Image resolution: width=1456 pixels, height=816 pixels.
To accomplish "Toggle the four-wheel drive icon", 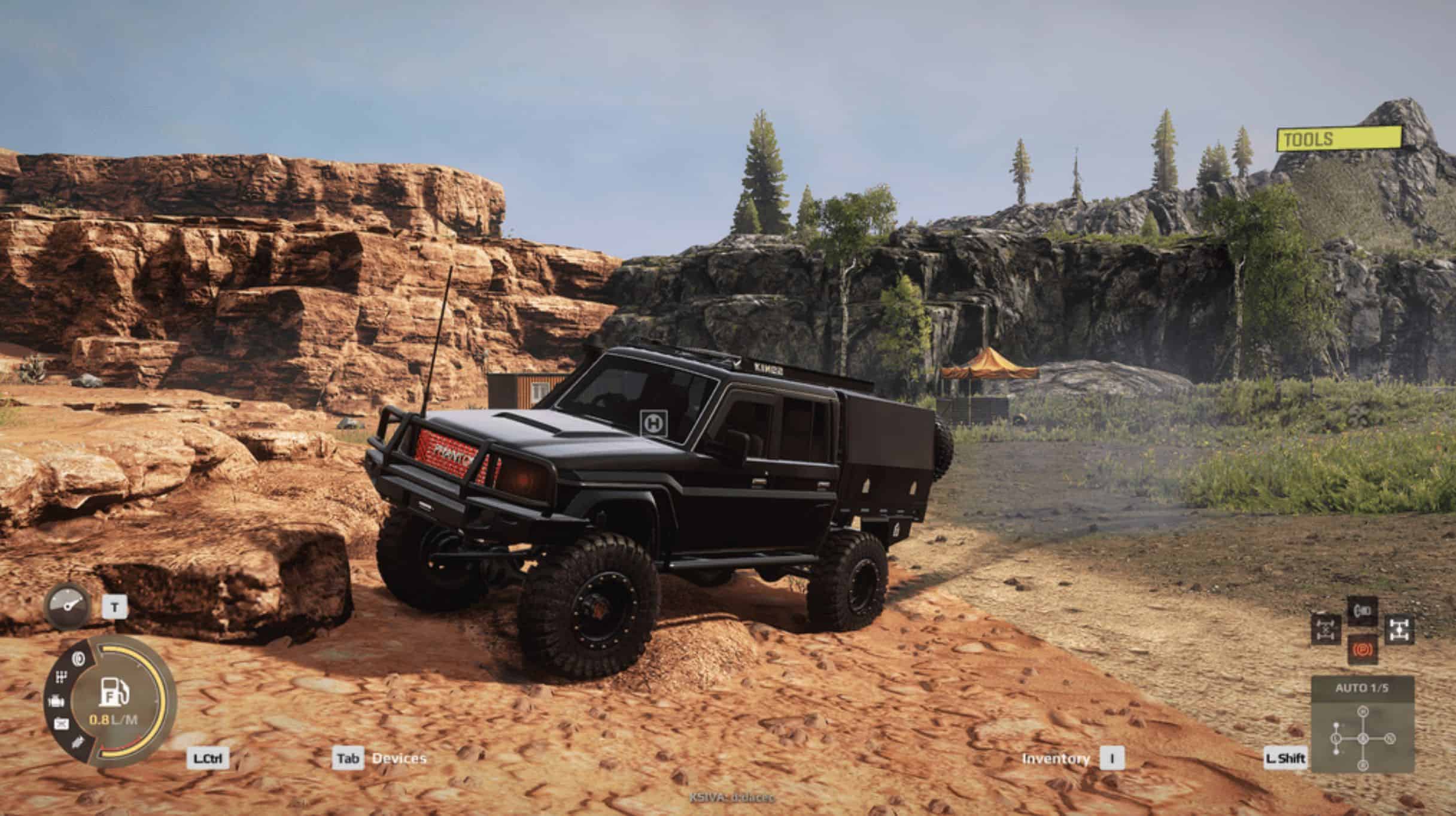I will click(x=1399, y=629).
